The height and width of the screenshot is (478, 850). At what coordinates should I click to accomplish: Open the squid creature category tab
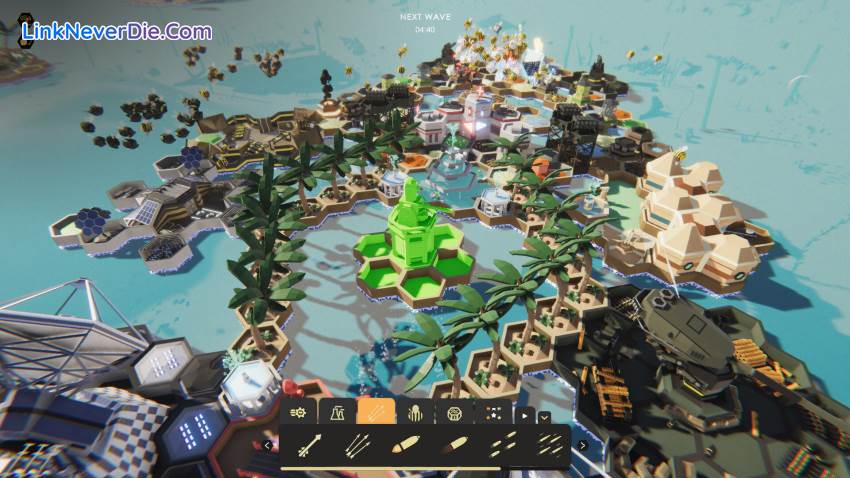(414, 411)
